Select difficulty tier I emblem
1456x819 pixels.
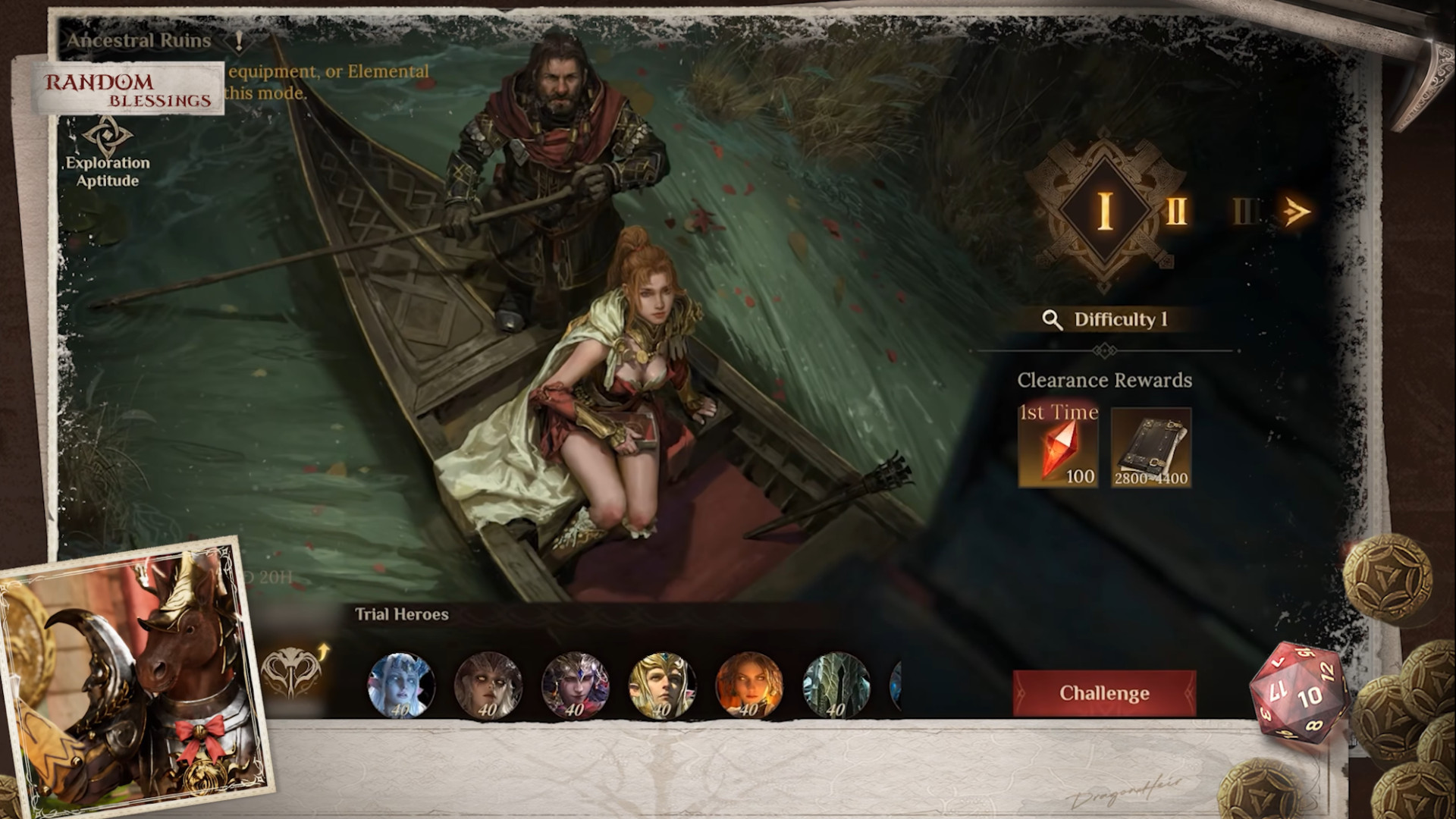point(1105,209)
